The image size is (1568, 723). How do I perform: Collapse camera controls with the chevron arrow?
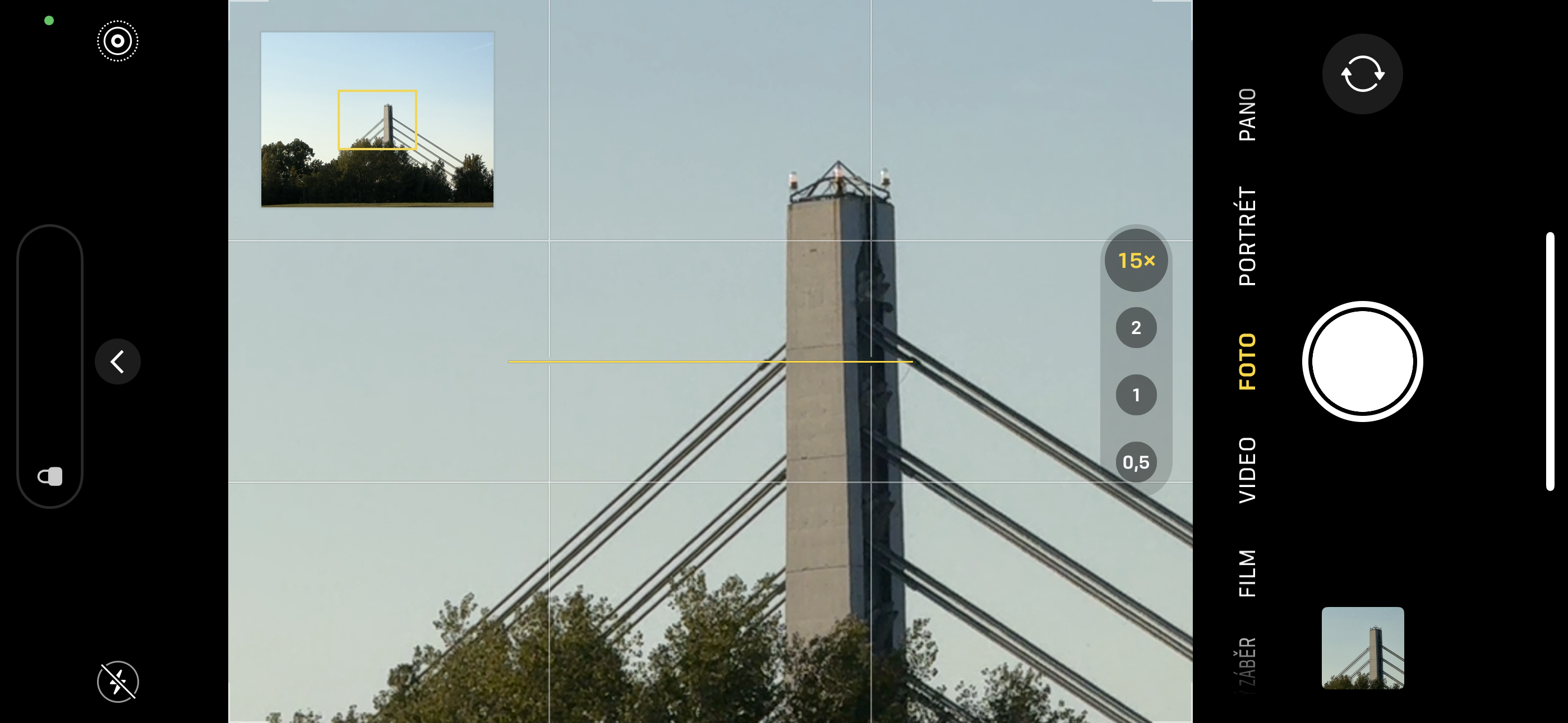117,361
